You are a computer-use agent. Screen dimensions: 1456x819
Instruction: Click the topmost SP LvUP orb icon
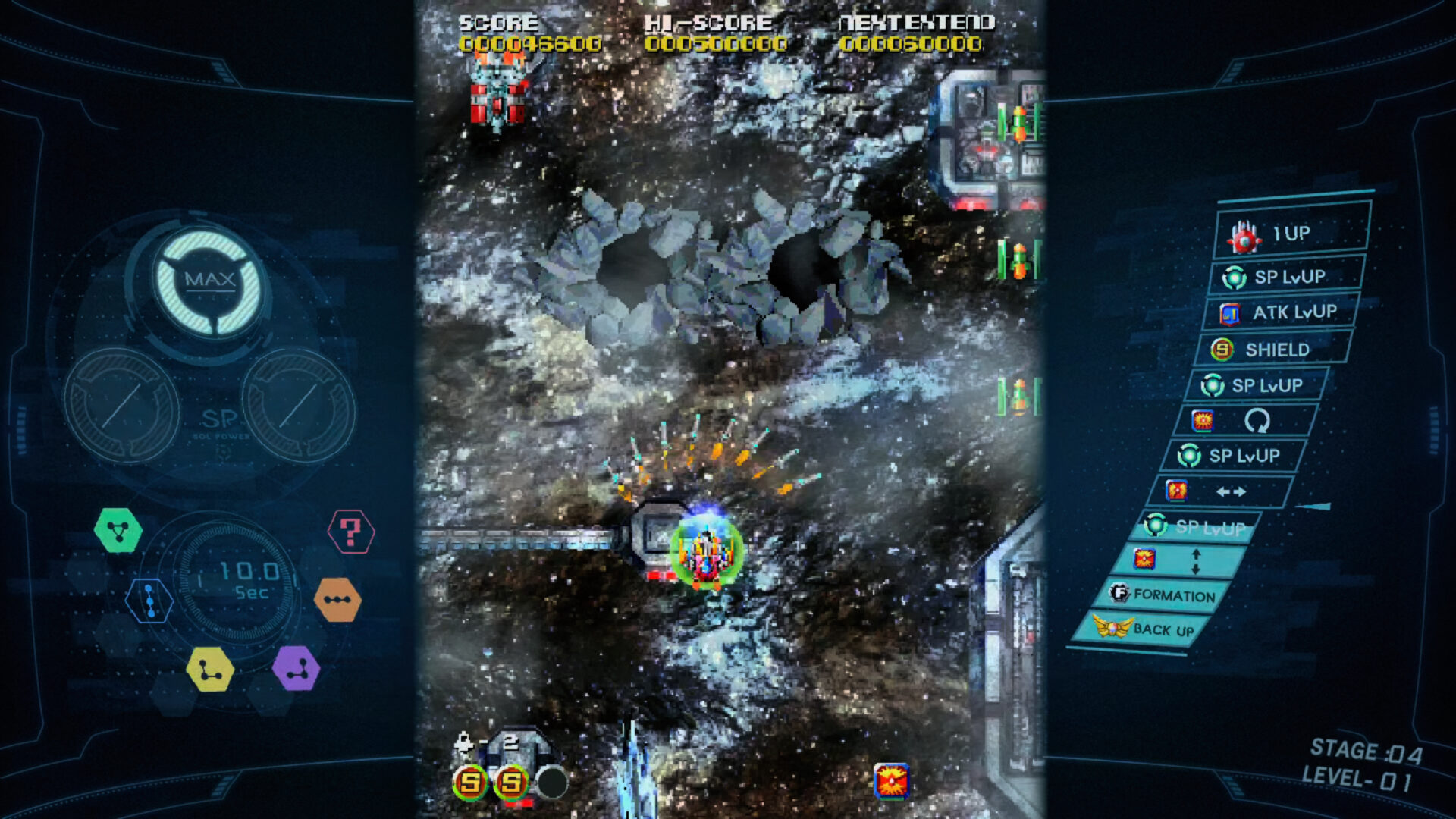1235,278
